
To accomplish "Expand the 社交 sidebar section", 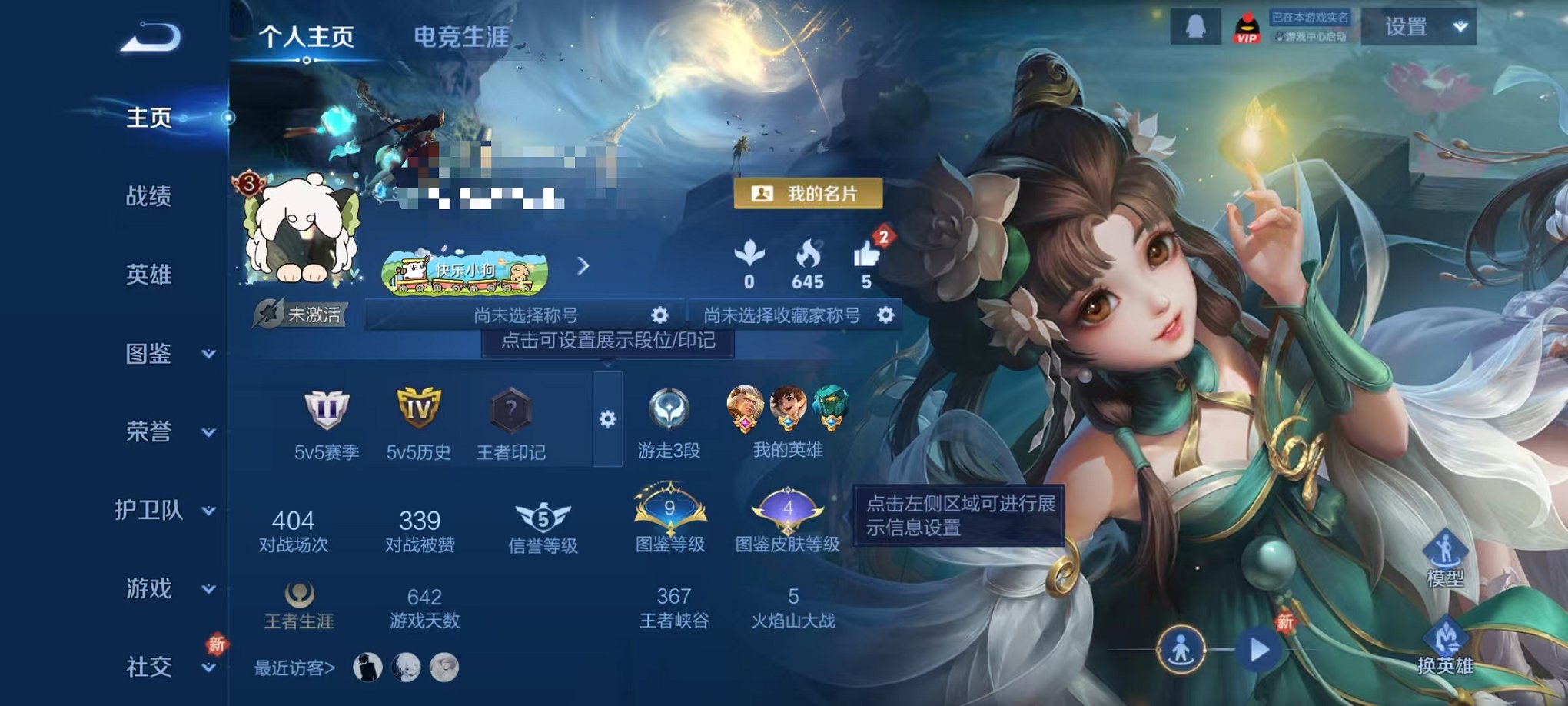I will 208,667.
